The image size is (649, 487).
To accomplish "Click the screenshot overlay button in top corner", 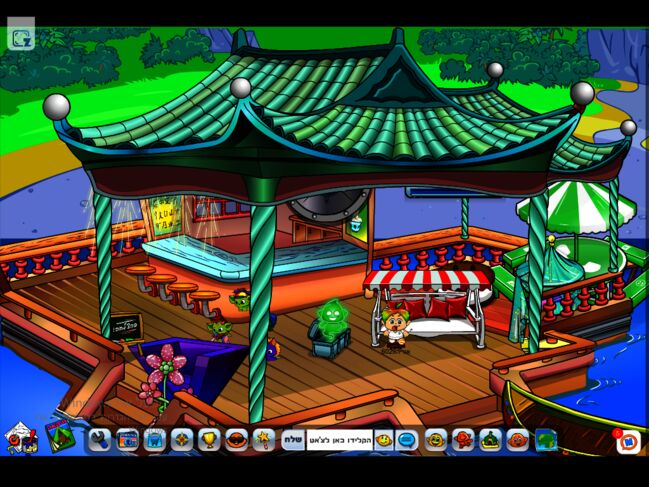I will (21, 38).
